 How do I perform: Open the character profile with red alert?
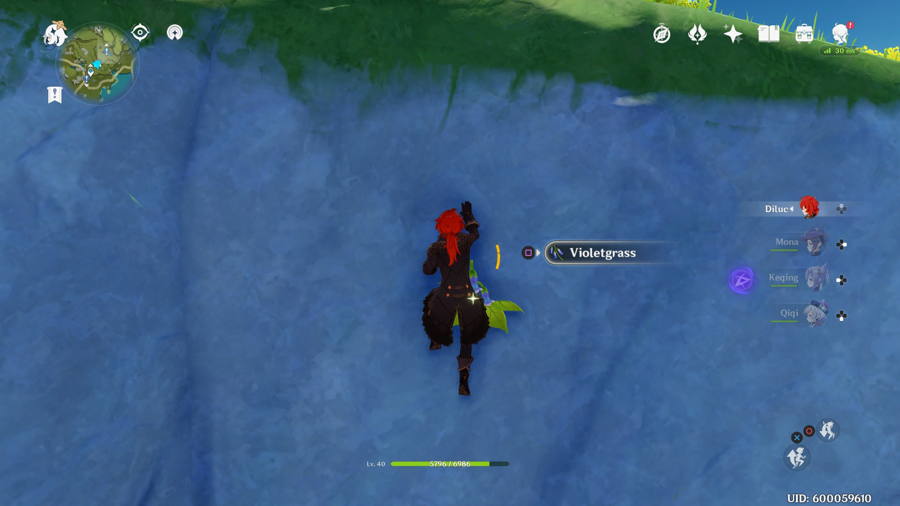[840, 33]
